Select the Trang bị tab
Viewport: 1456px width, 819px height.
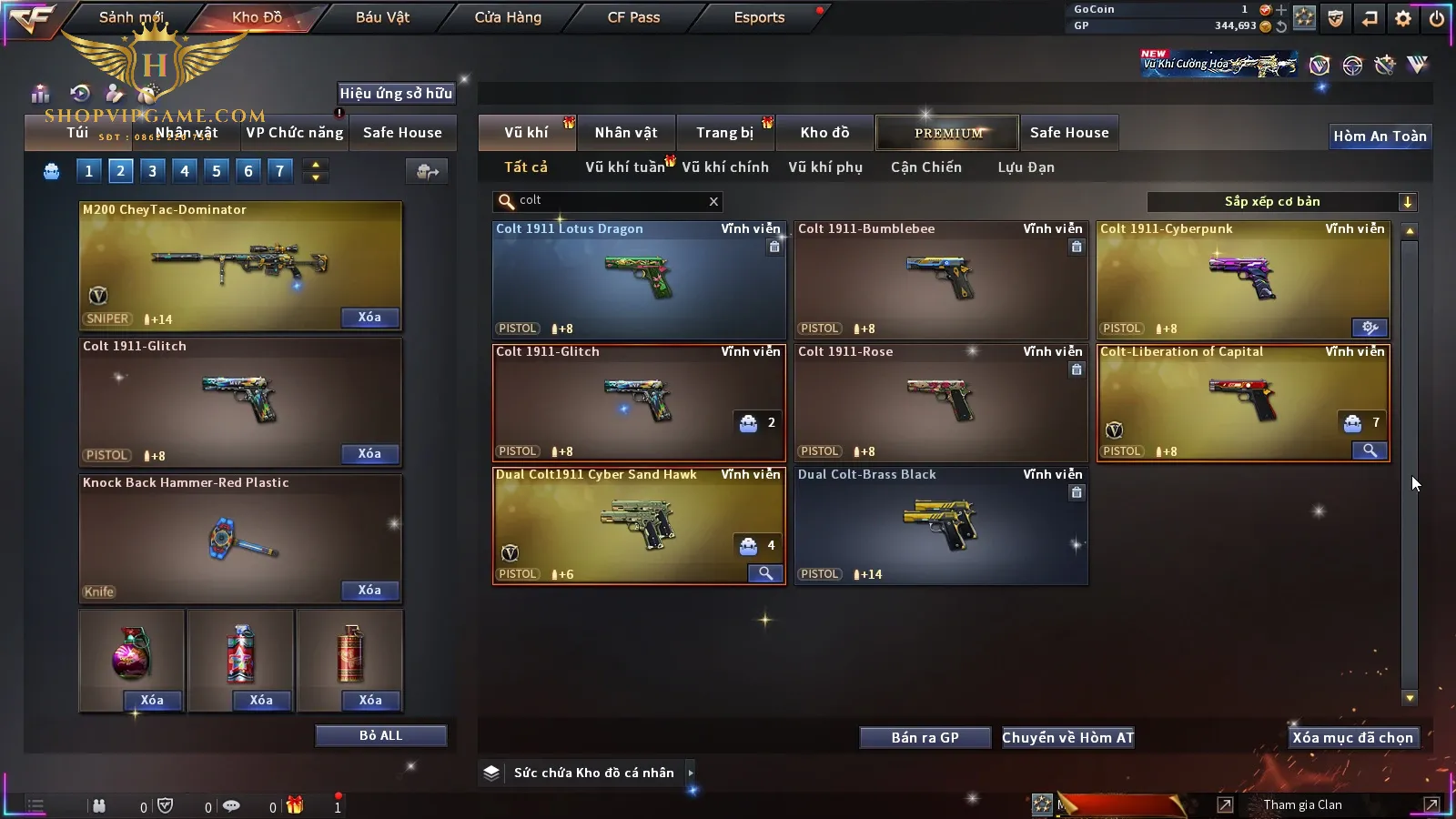[724, 133]
